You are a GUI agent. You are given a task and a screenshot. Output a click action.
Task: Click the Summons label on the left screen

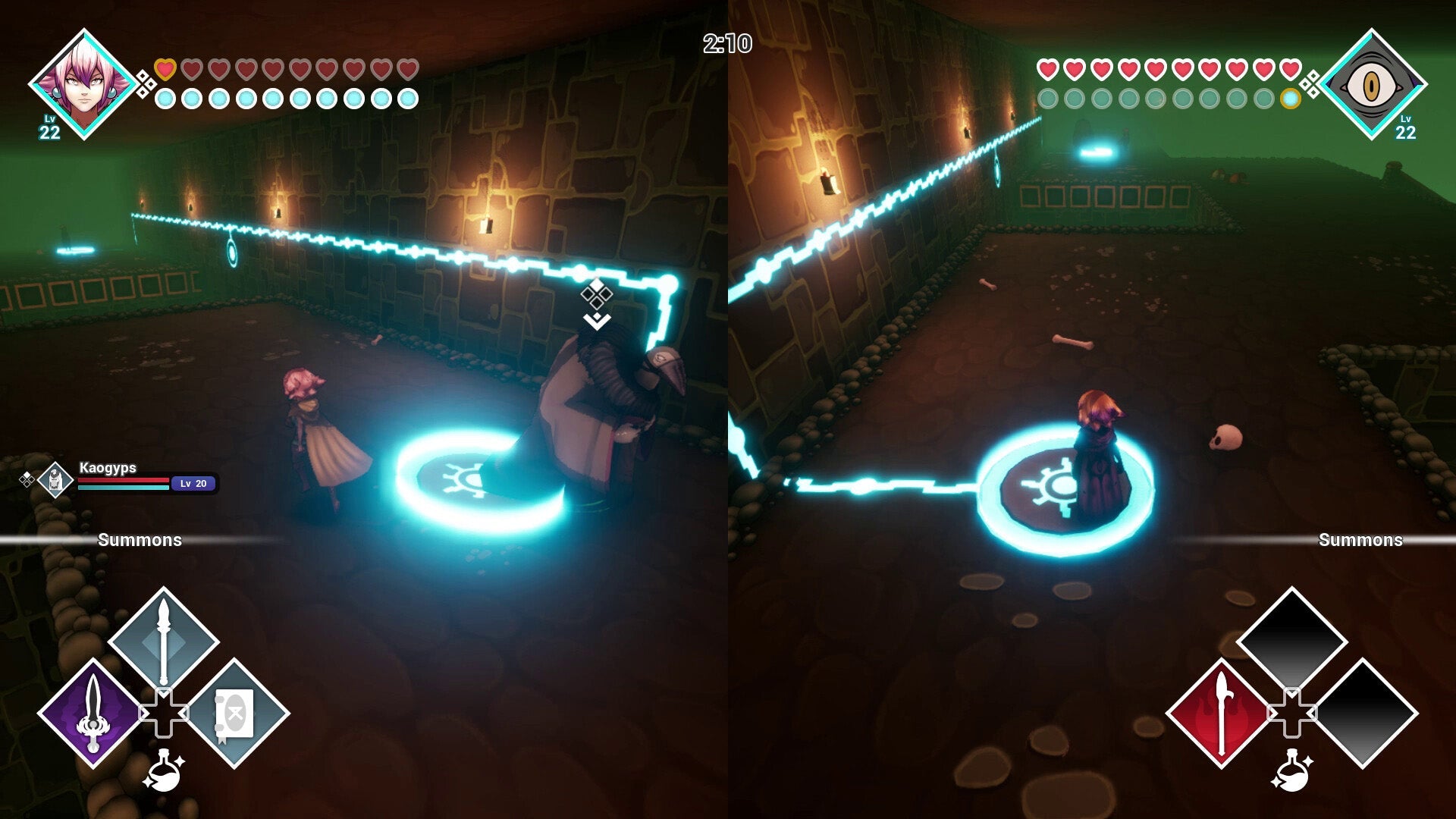140,541
